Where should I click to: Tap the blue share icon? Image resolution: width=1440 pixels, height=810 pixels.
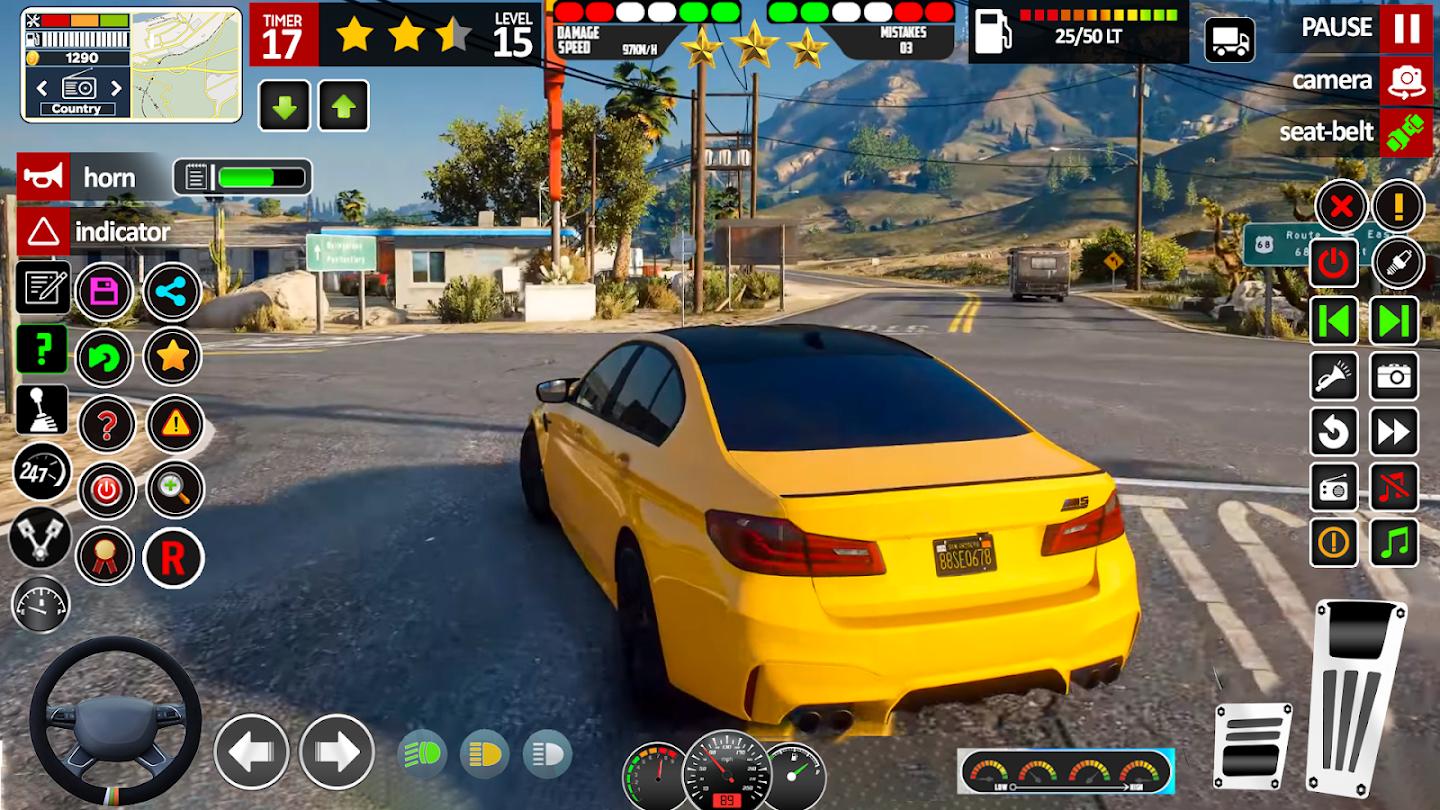coord(173,292)
